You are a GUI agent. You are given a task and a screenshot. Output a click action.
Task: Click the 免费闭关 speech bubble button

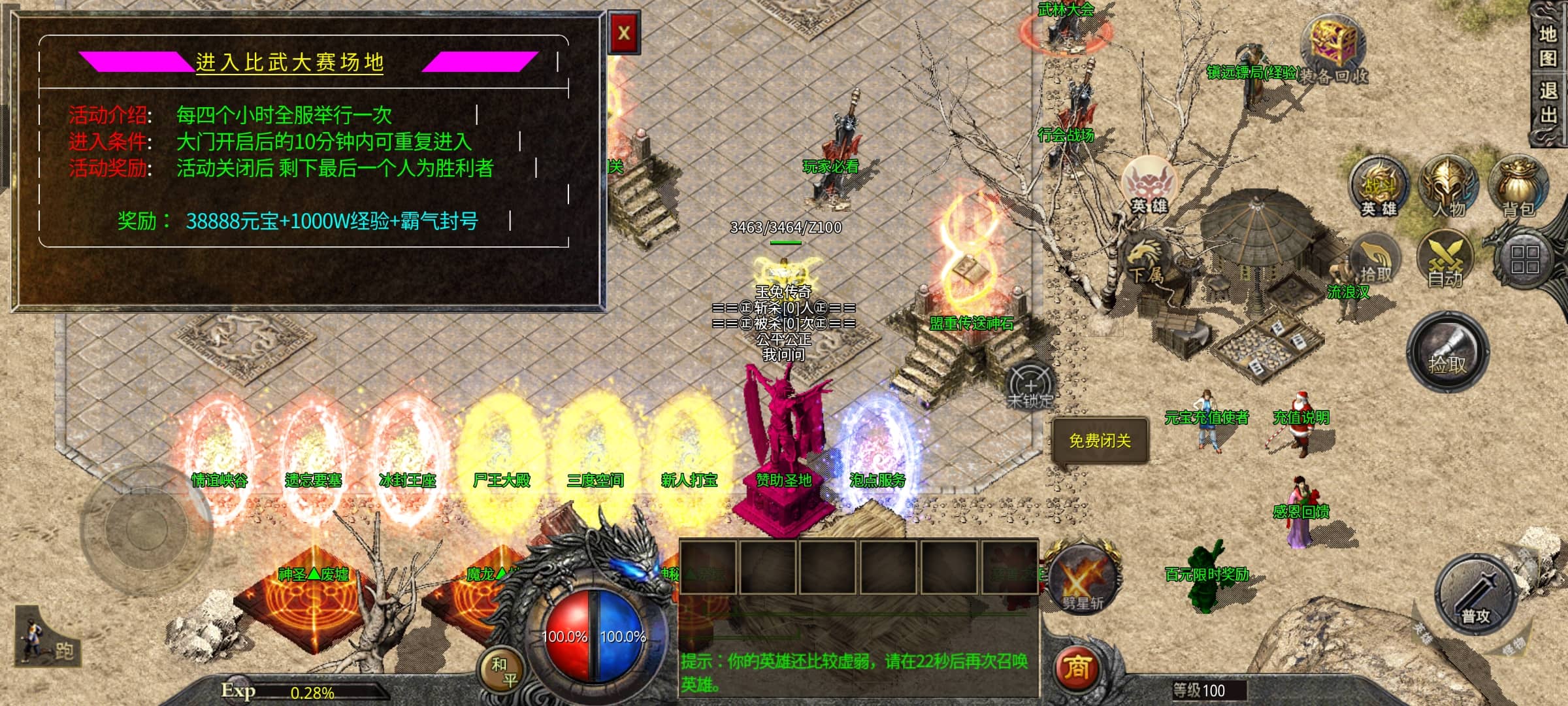pyautogui.click(x=1100, y=441)
